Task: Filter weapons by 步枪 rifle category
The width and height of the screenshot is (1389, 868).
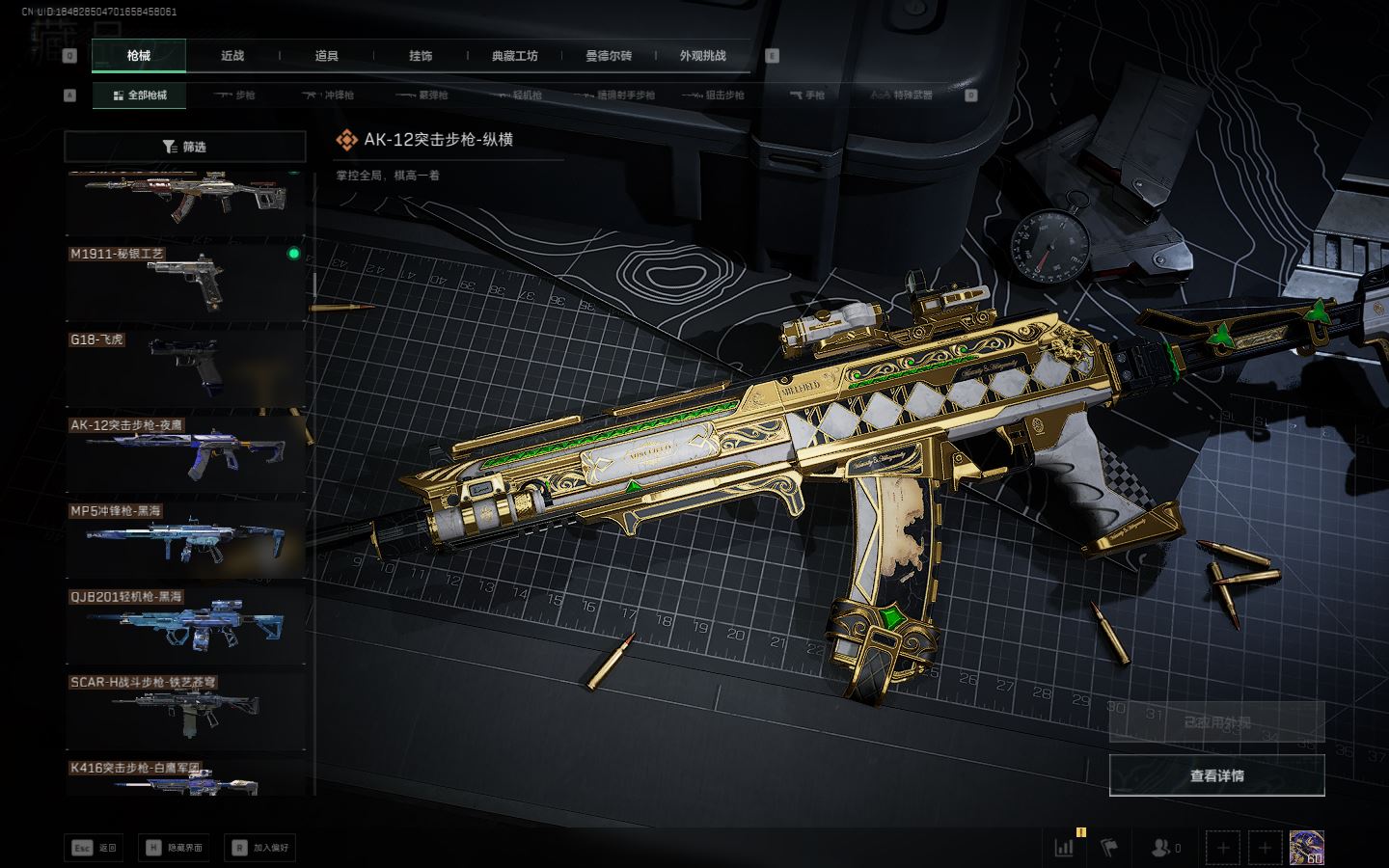Action: coord(234,95)
